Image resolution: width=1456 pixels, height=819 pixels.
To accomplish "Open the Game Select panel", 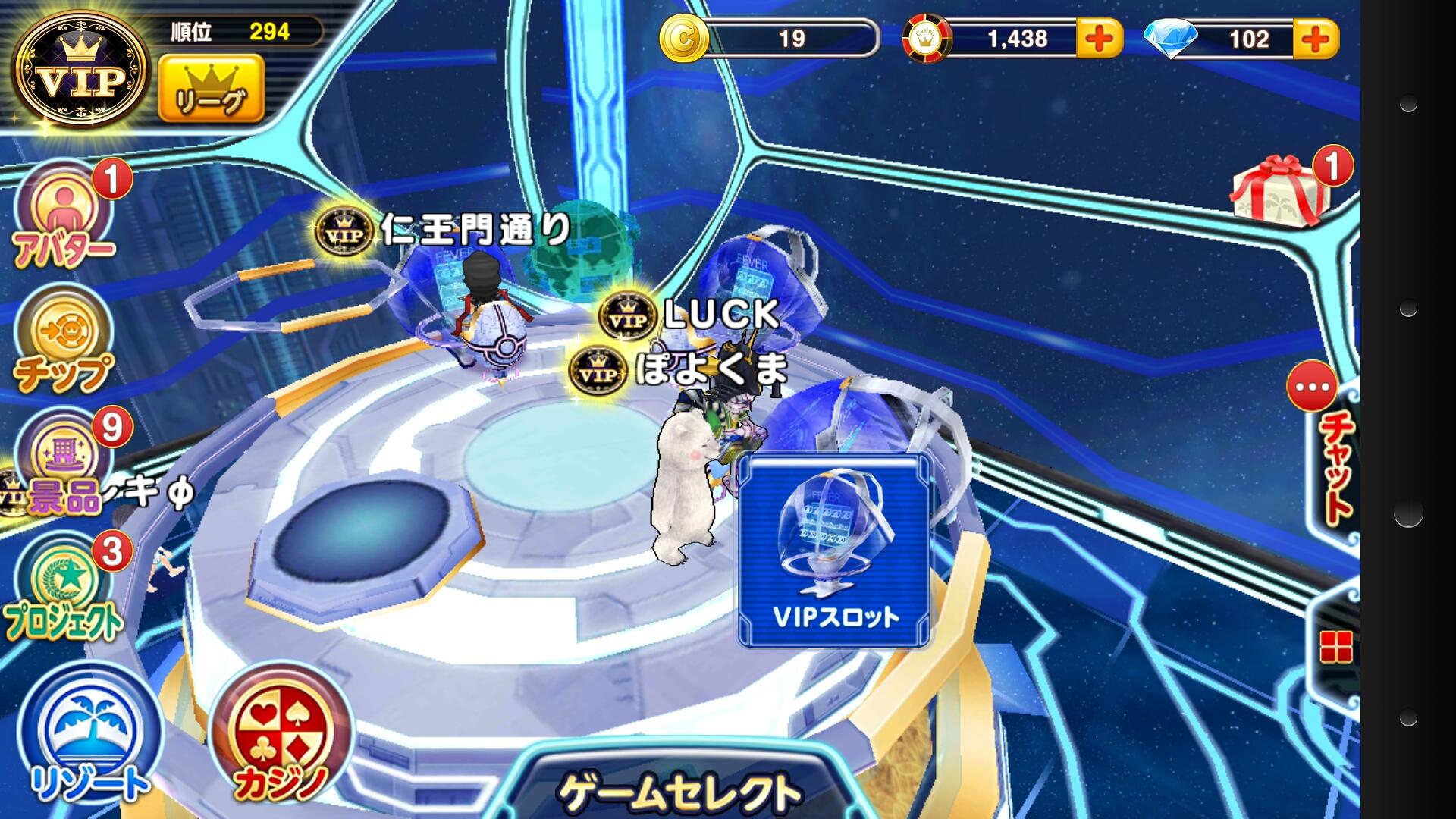I will tap(679, 789).
